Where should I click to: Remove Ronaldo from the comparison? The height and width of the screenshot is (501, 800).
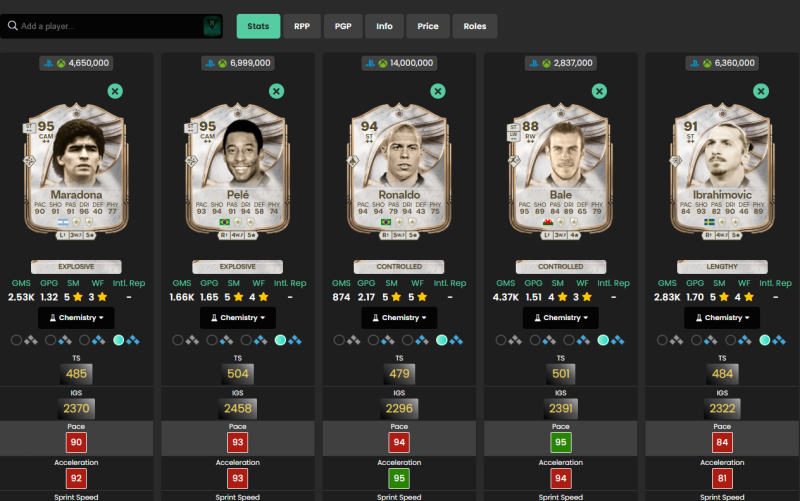click(x=438, y=91)
